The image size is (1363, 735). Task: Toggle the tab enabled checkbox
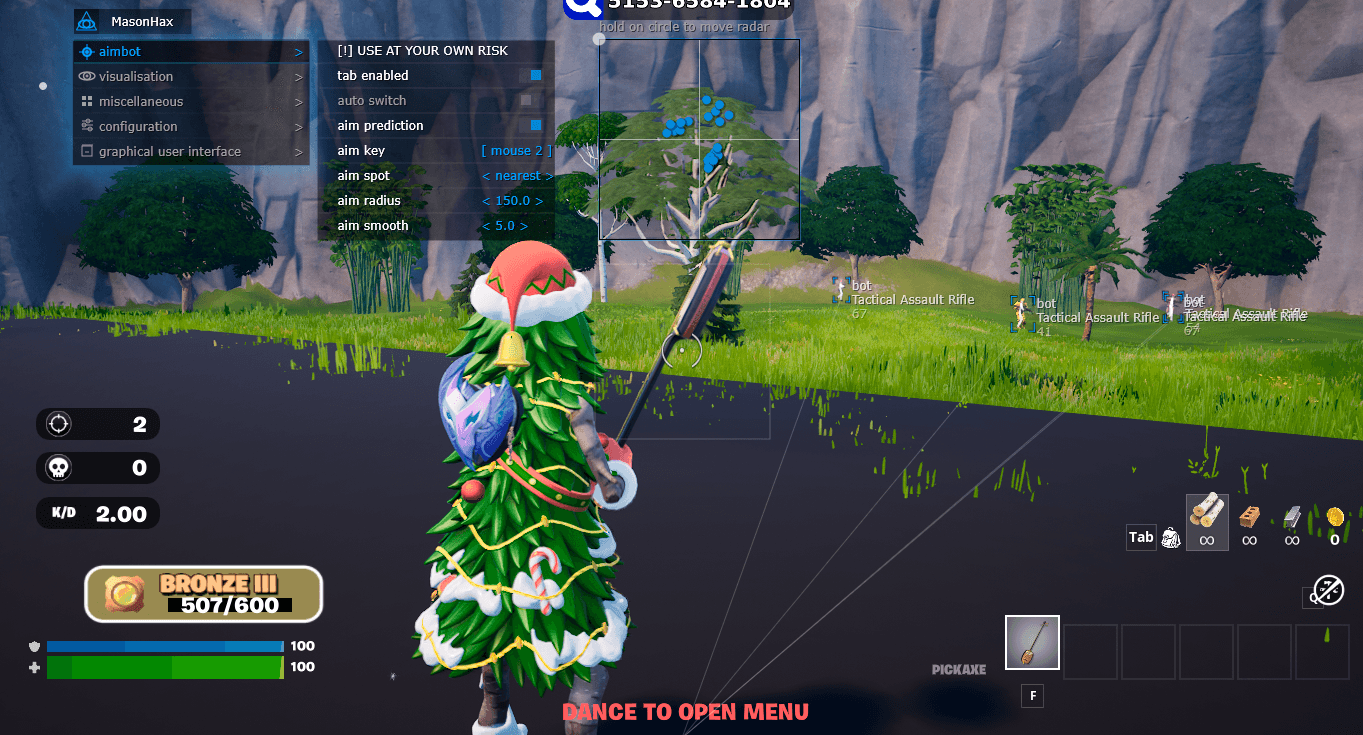pos(536,75)
